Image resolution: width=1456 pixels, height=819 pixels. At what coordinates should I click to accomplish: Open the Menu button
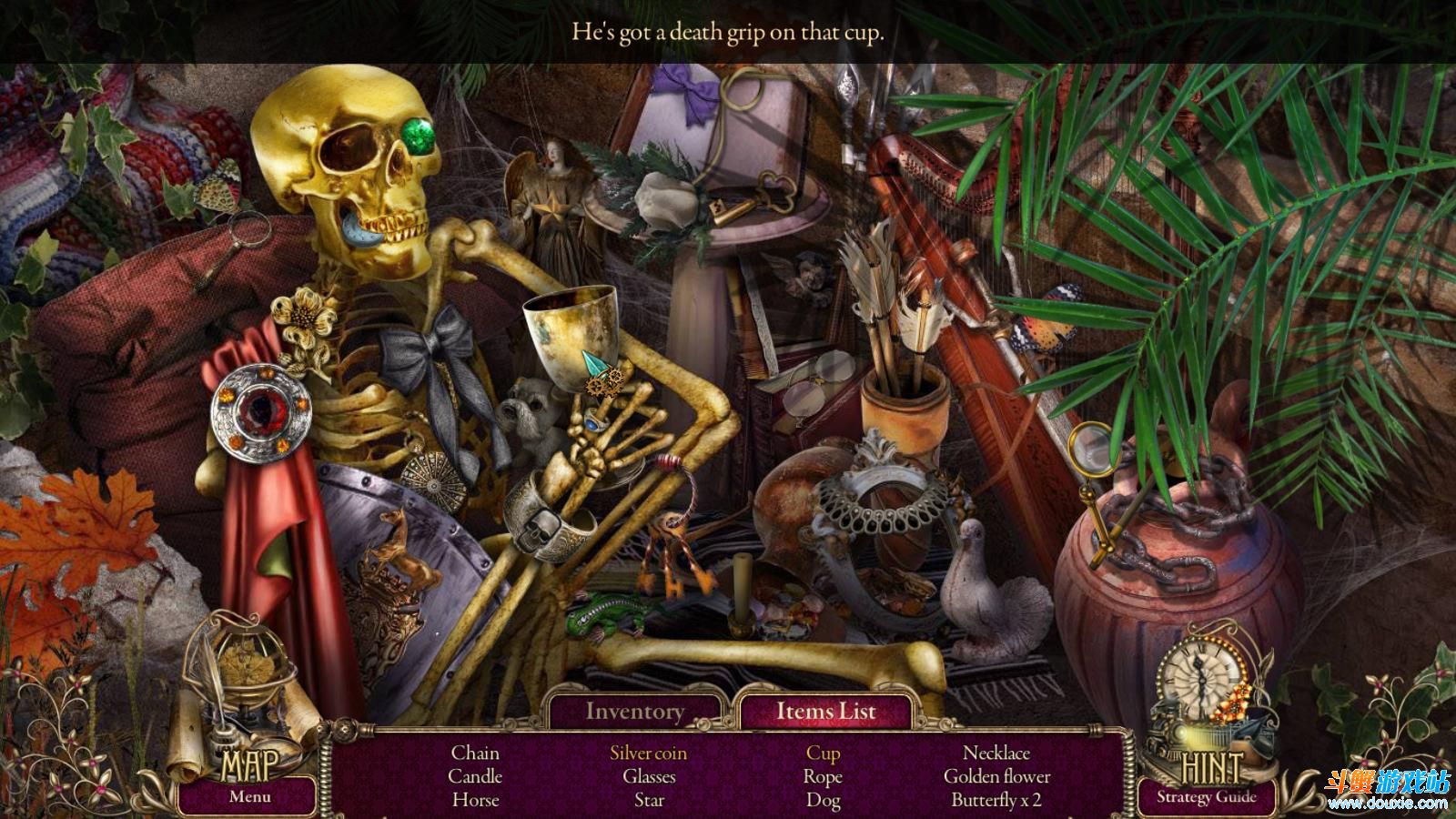pos(249,797)
